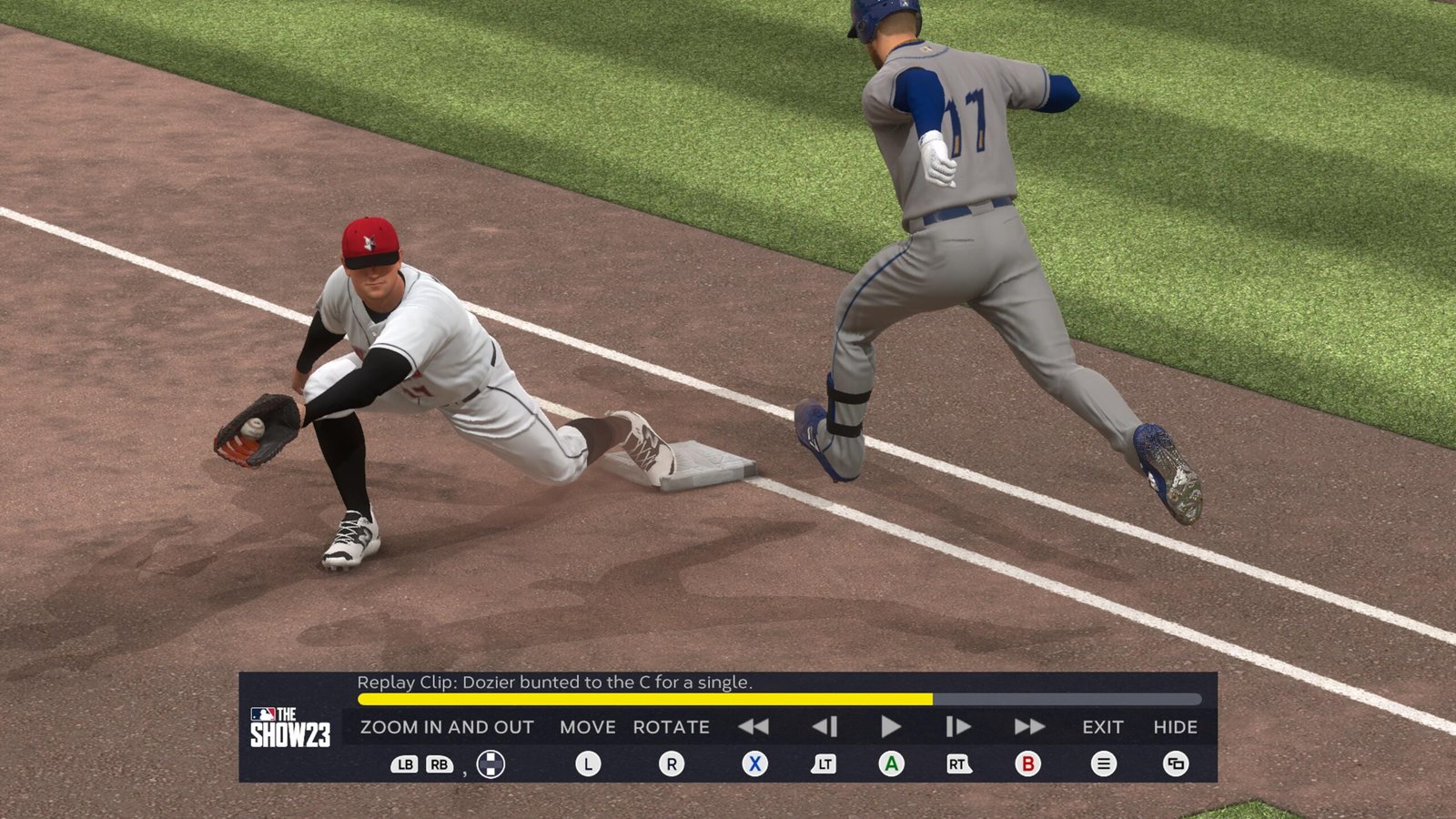This screenshot has height=819, width=1456.
Task: Click HIDE to conceal the replay controls
Action: [1174, 727]
